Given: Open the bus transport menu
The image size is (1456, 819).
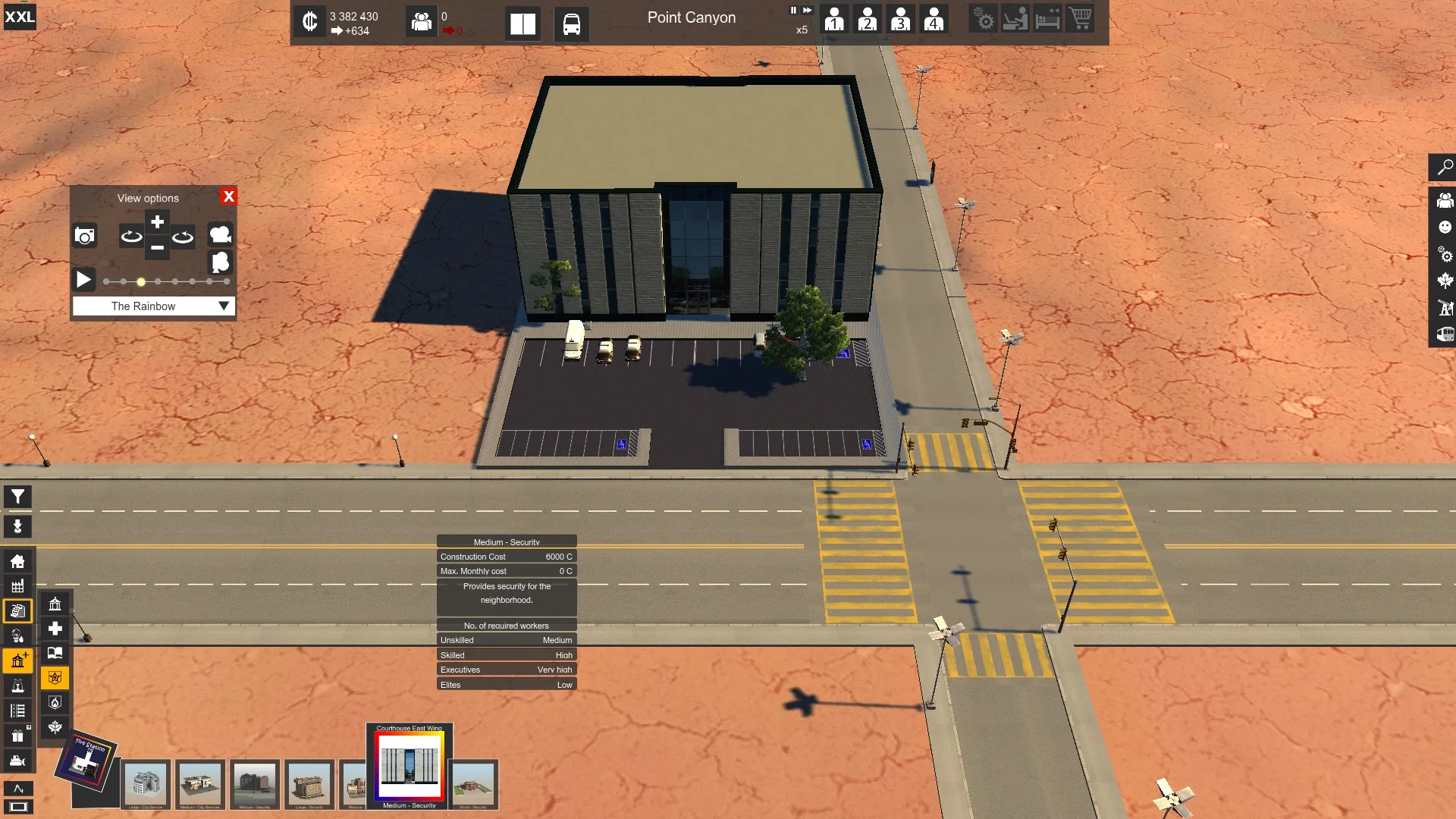Looking at the screenshot, I should pos(571,24).
